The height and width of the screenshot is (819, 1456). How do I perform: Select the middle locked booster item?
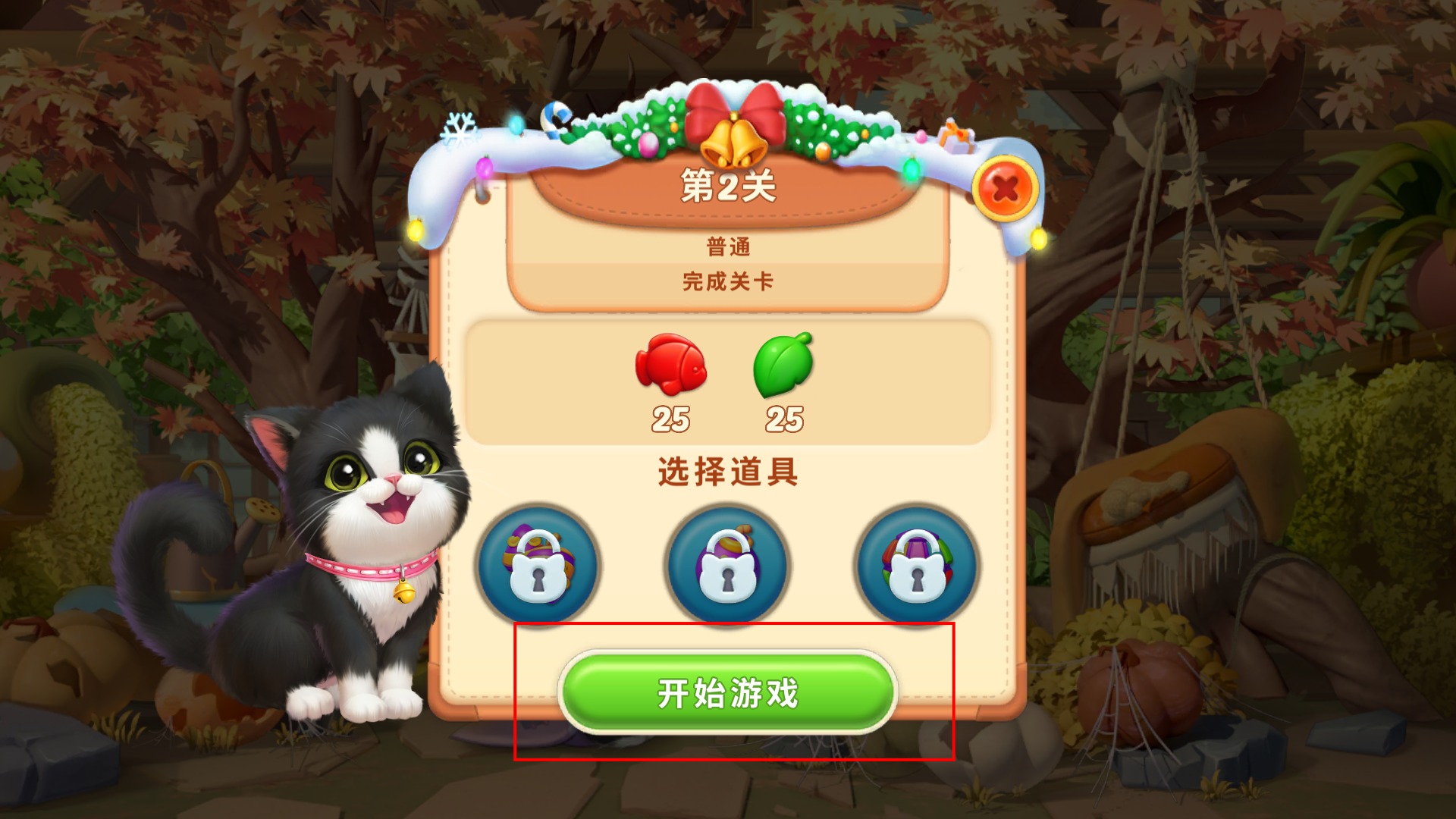(726, 565)
